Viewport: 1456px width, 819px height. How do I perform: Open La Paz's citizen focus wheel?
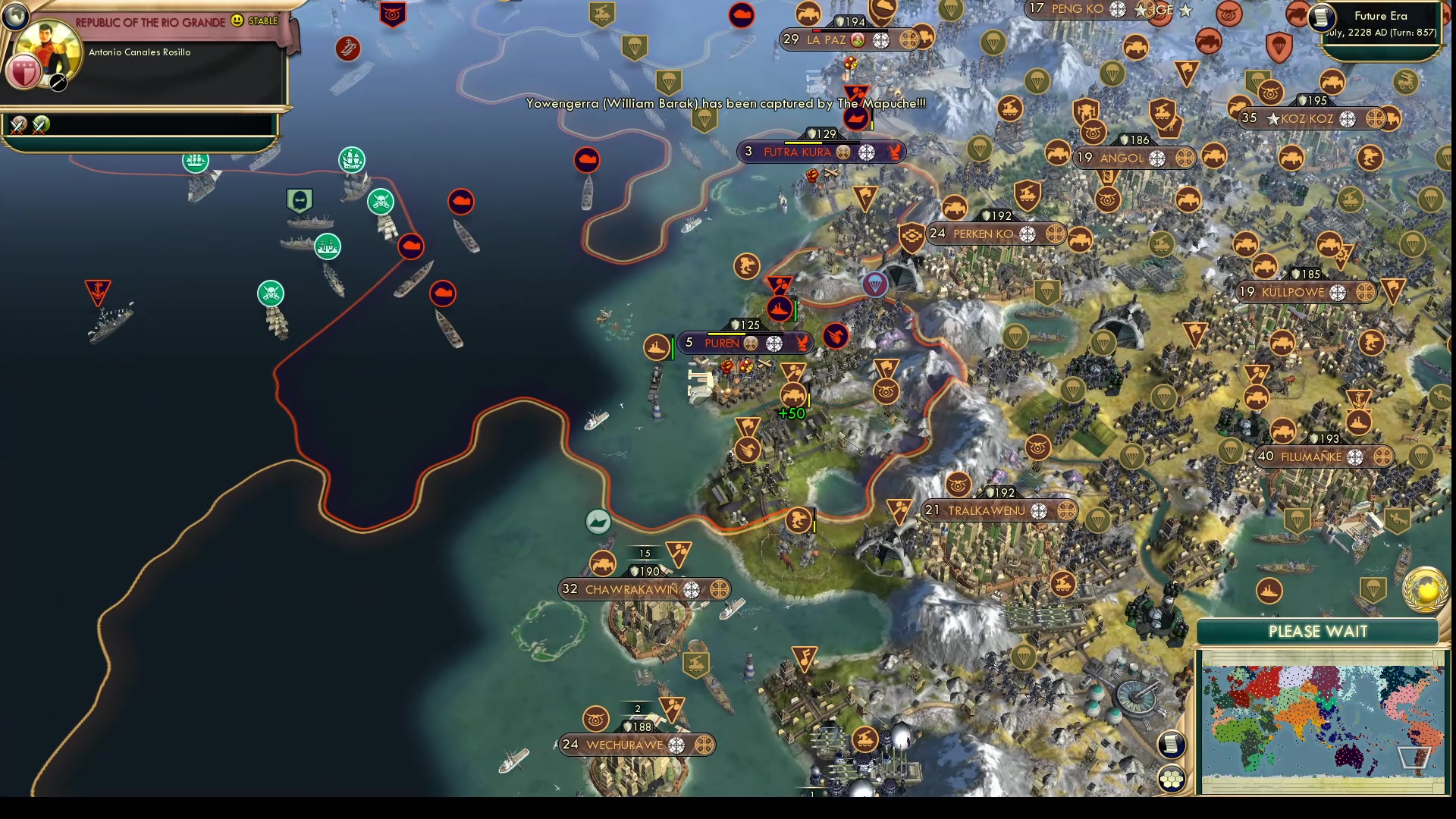880,39
